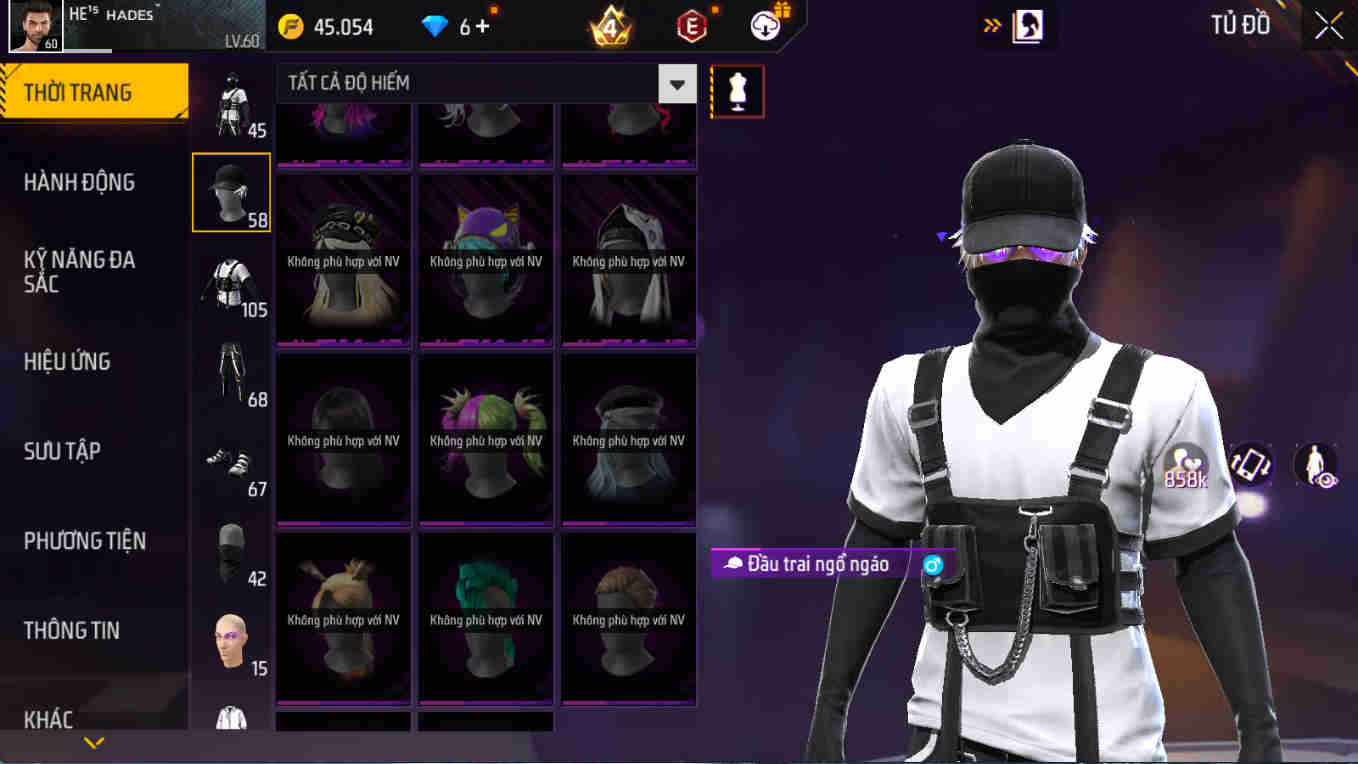Click the dropdown arrow on the rarity filter
This screenshot has width=1358, height=764.
pyautogui.click(x=677, y=83)
